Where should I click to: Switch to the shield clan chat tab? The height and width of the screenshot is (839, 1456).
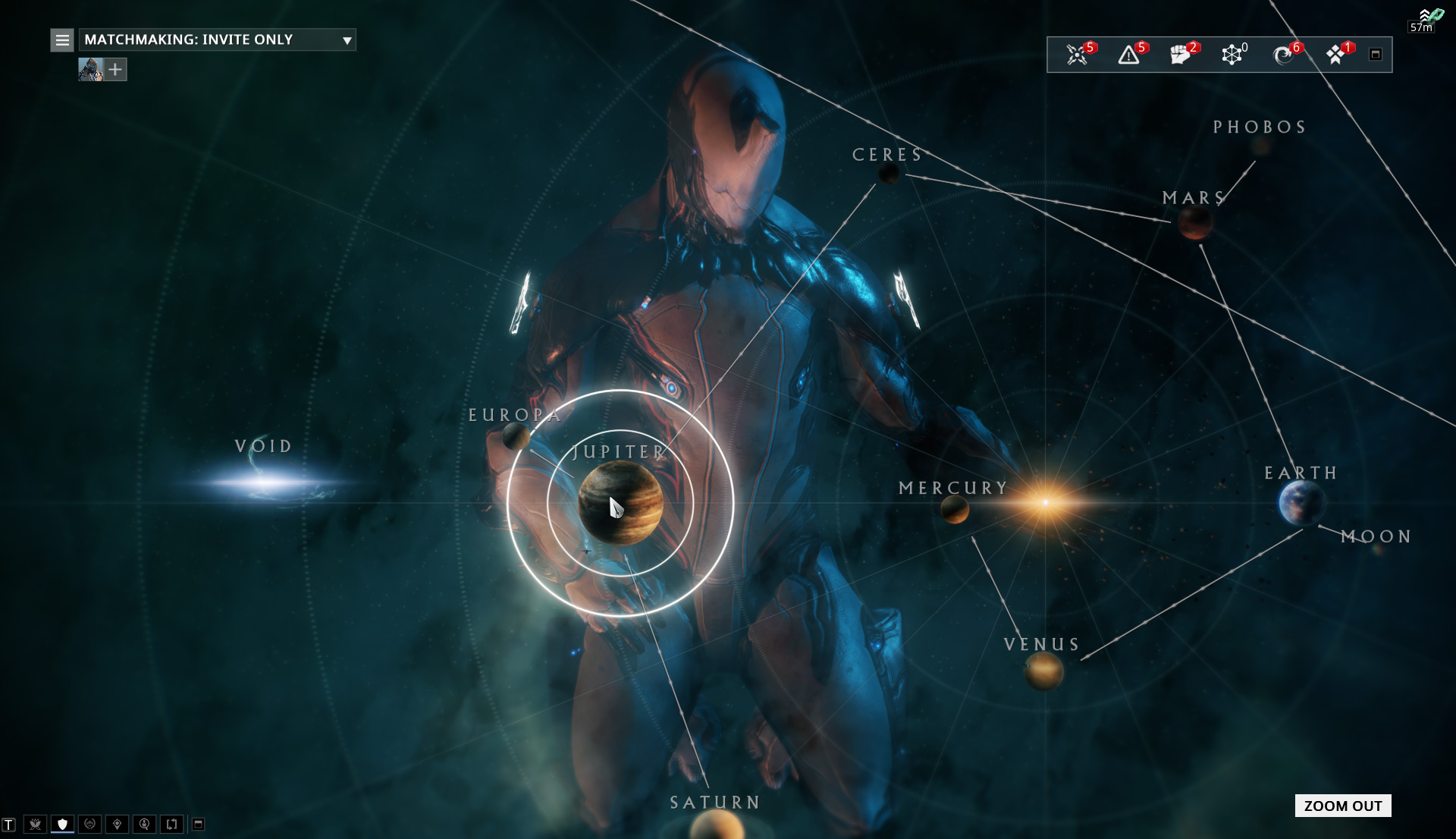[62, 824]
